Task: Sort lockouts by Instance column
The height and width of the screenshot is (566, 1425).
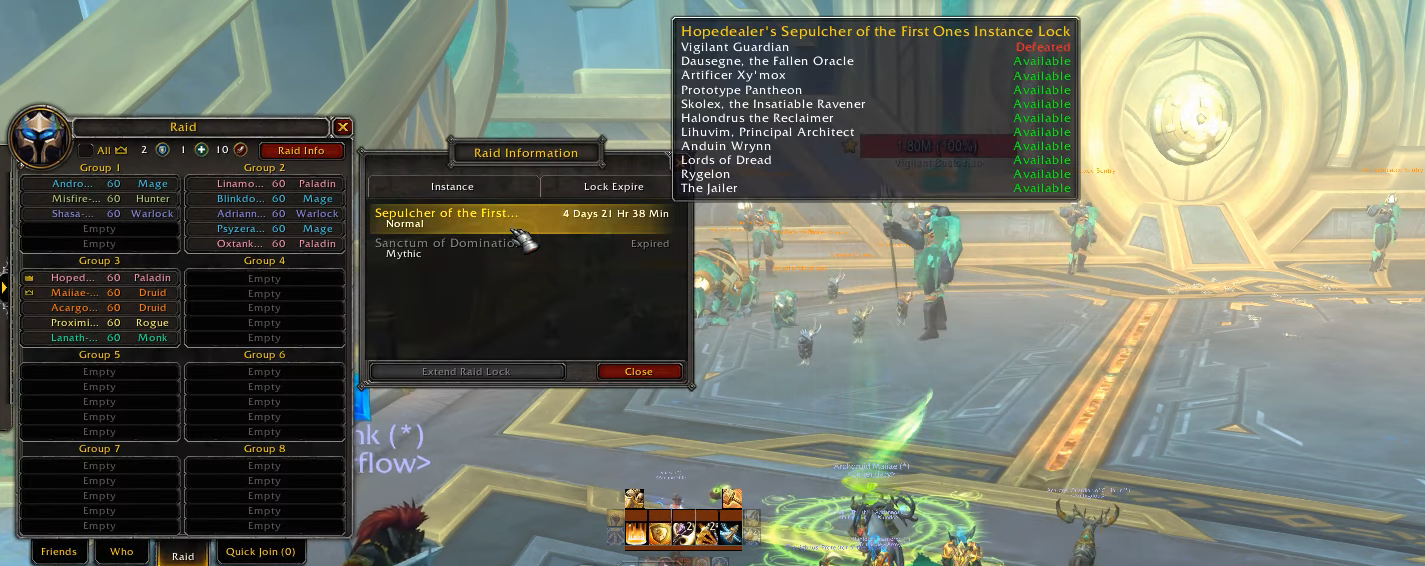Action: coord(452,187)
